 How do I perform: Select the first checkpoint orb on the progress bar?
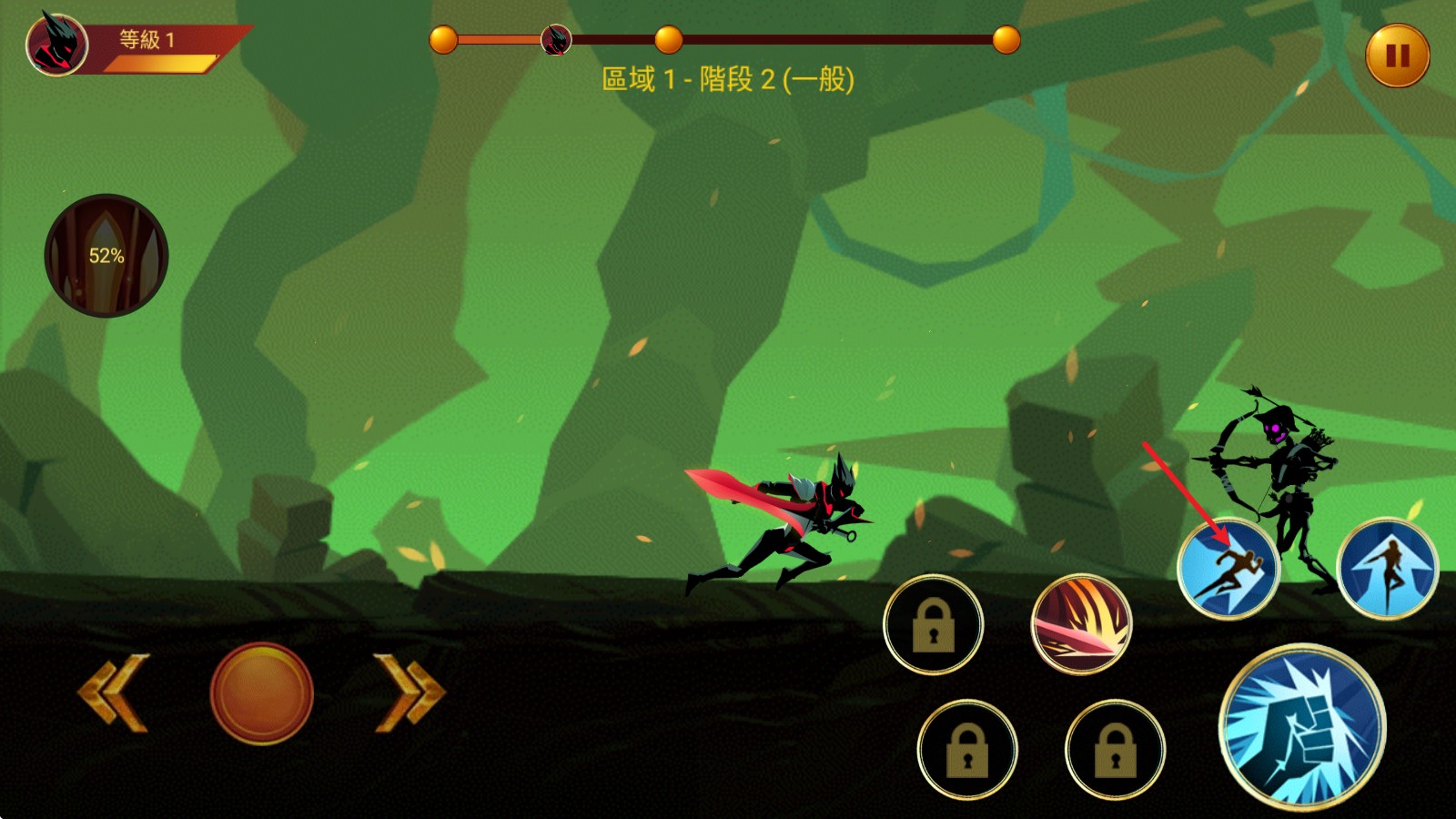pos(445,39)
